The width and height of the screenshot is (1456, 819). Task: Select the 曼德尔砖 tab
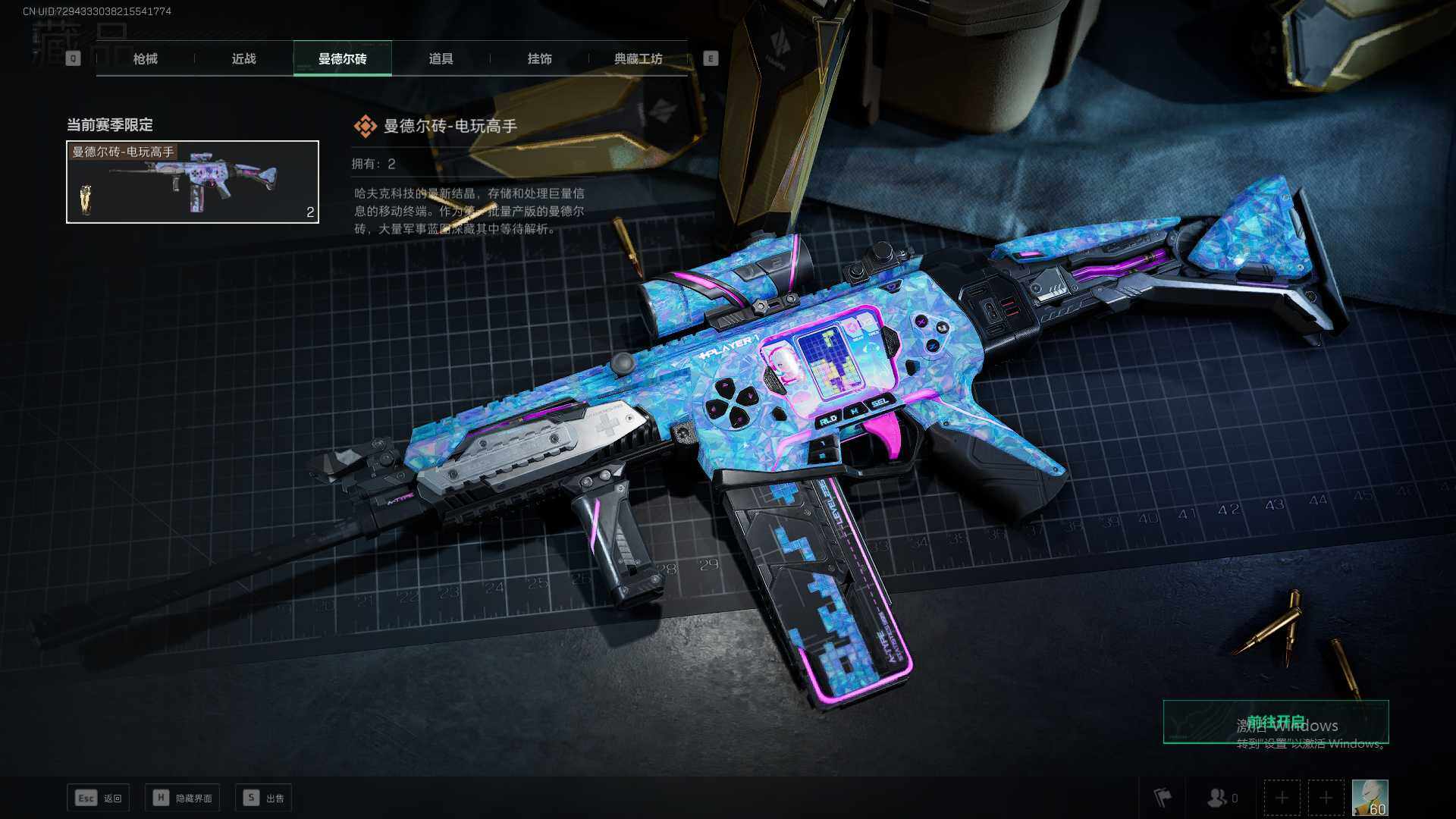[342, 59]
